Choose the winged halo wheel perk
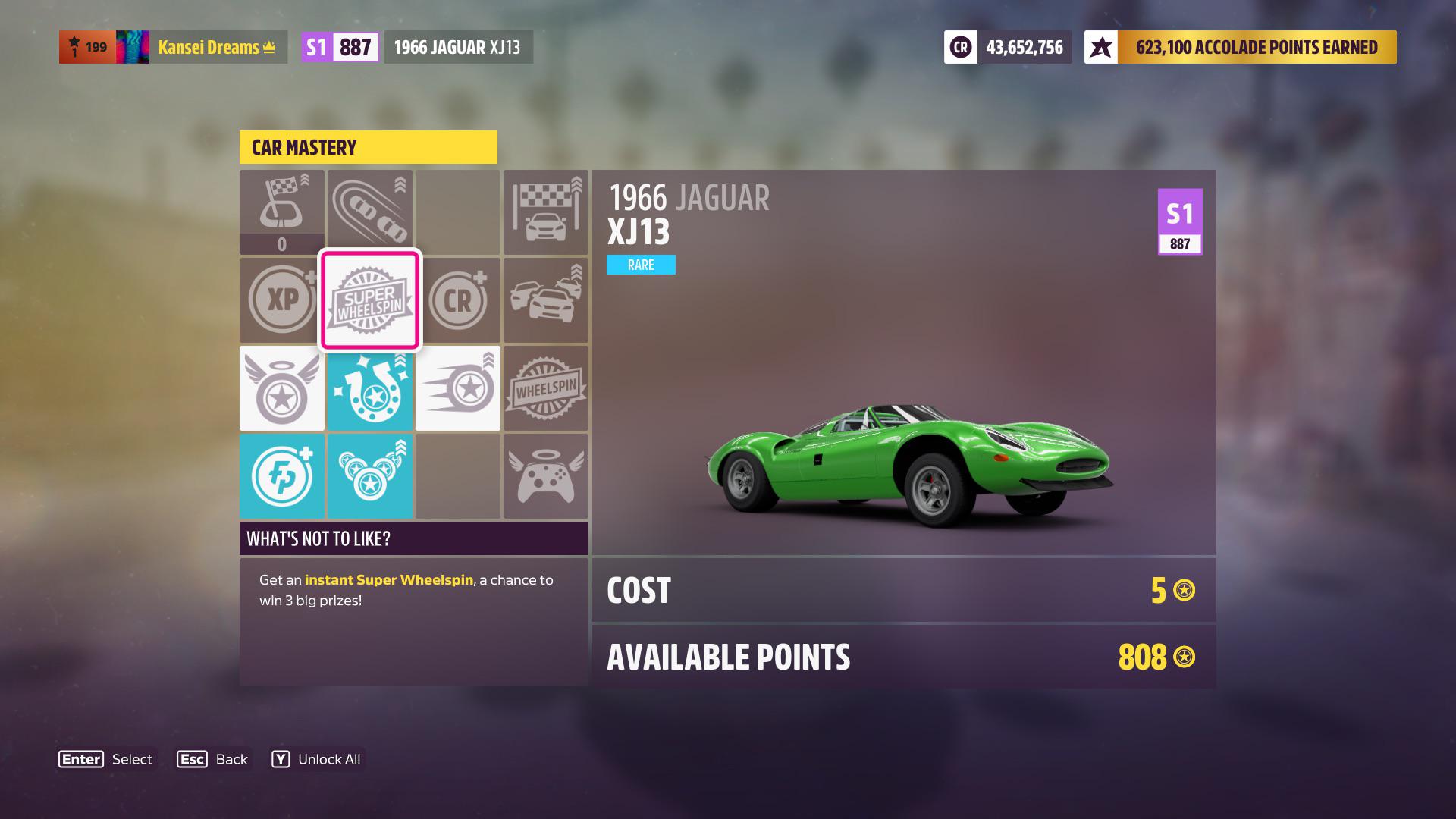 282,388
